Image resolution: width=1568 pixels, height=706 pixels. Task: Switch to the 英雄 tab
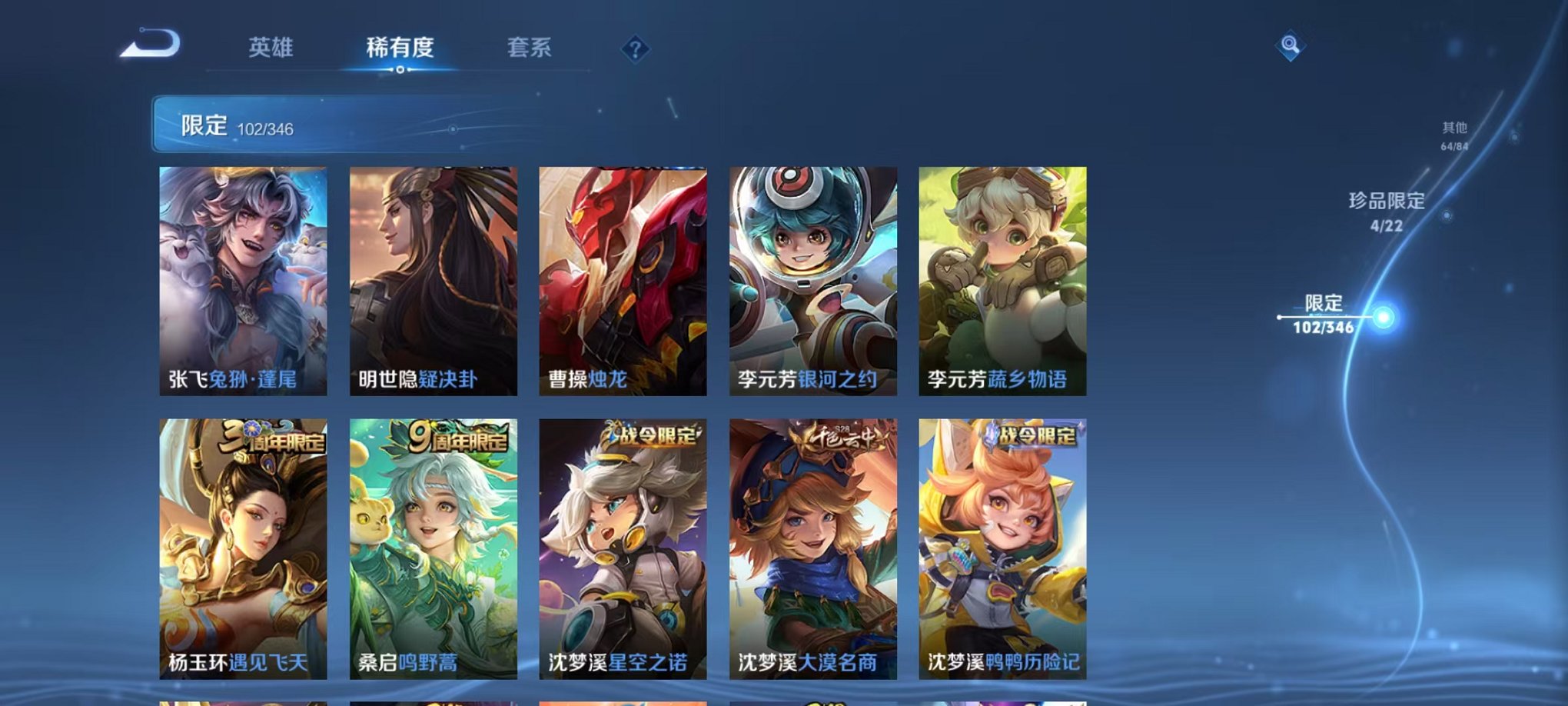pos(271,46)
